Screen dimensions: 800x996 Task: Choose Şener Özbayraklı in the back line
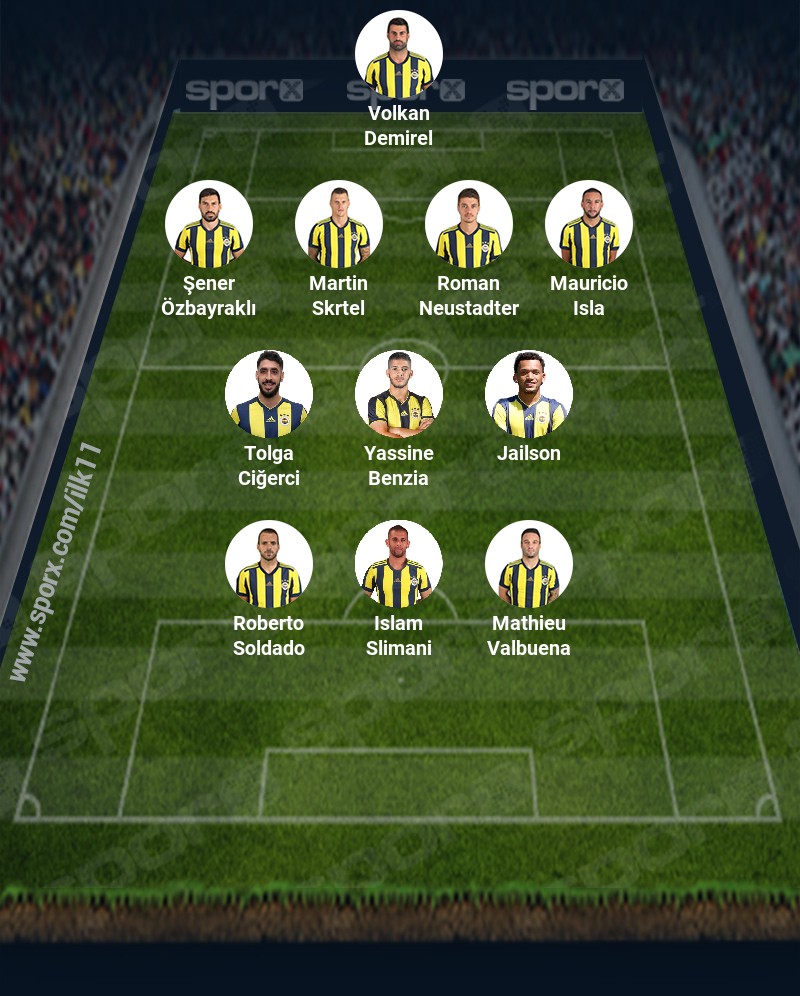tap(209, 225)
